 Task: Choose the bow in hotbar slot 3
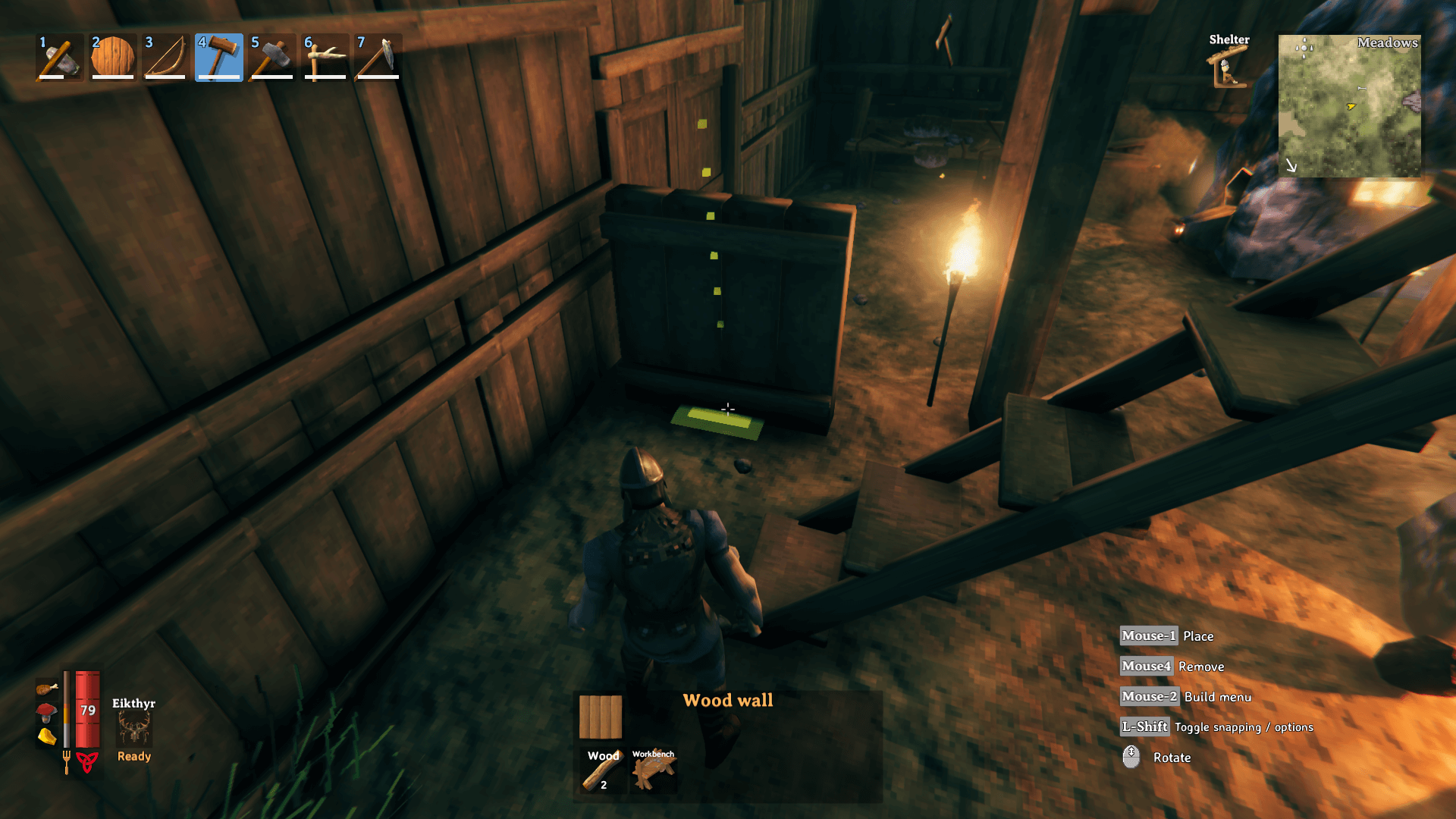(166, 58)
